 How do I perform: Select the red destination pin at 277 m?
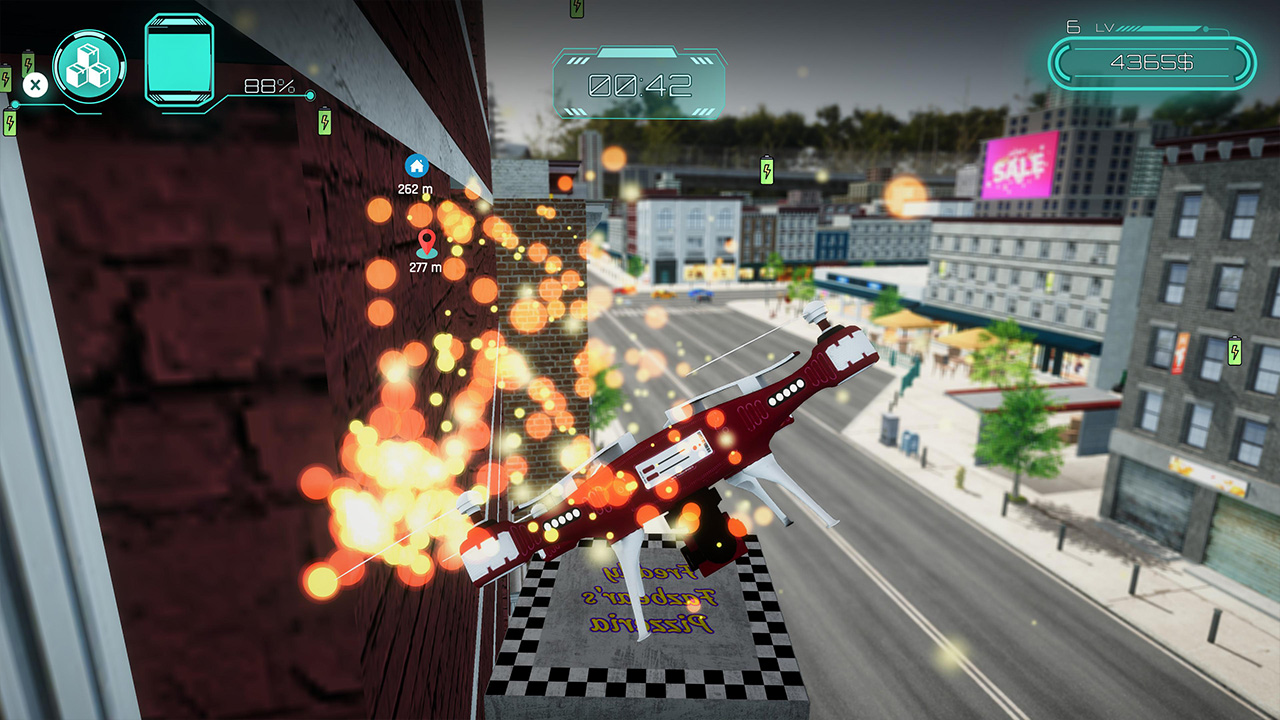[x=427, y=243]
